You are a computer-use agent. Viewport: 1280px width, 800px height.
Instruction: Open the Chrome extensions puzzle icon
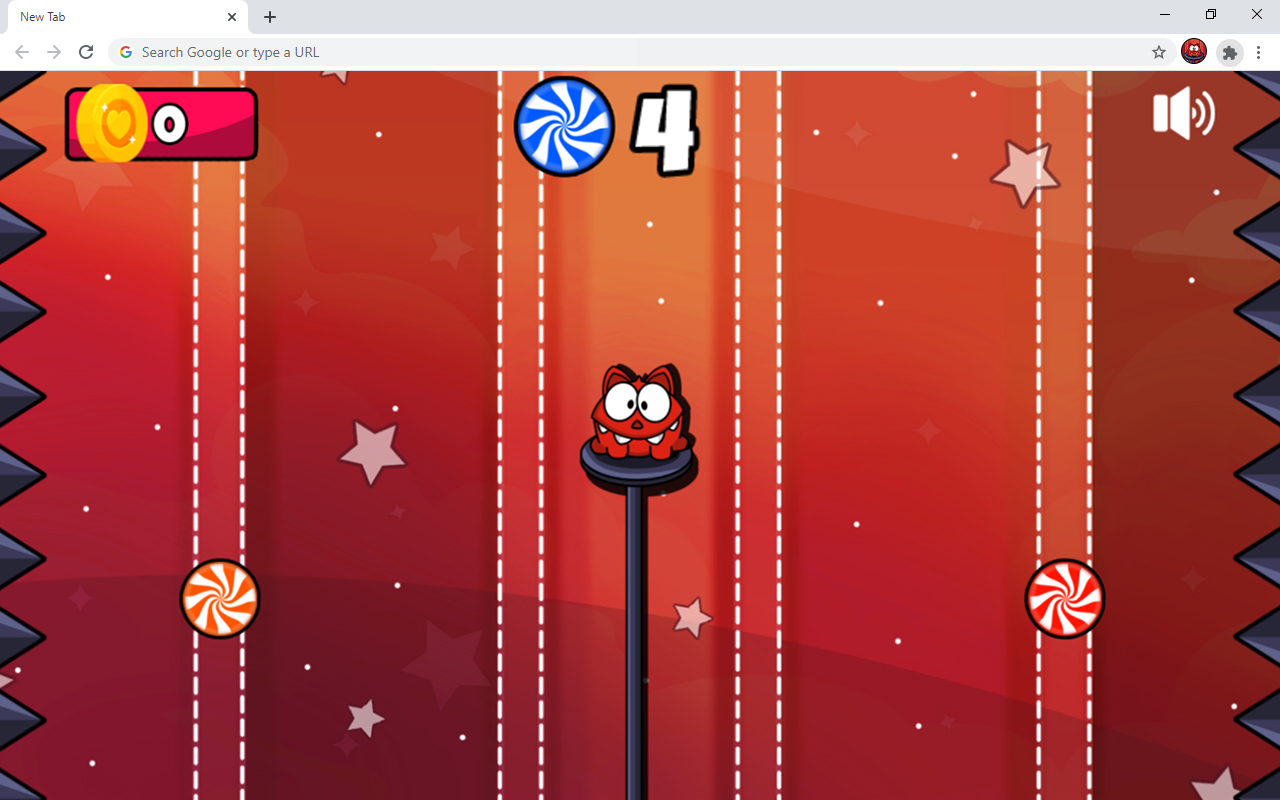[1229, 52]
